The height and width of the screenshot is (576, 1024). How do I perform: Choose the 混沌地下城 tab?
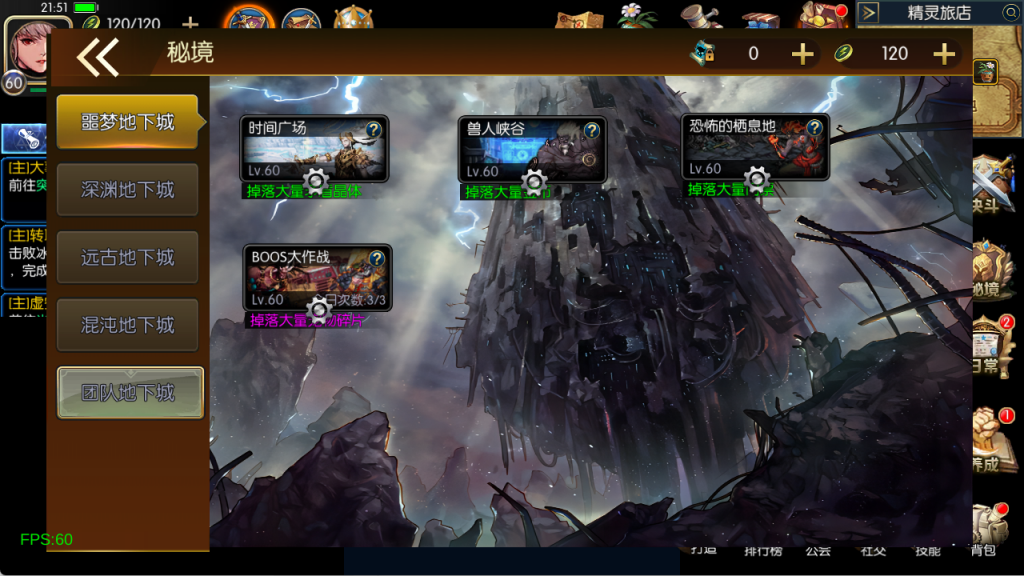128,325
